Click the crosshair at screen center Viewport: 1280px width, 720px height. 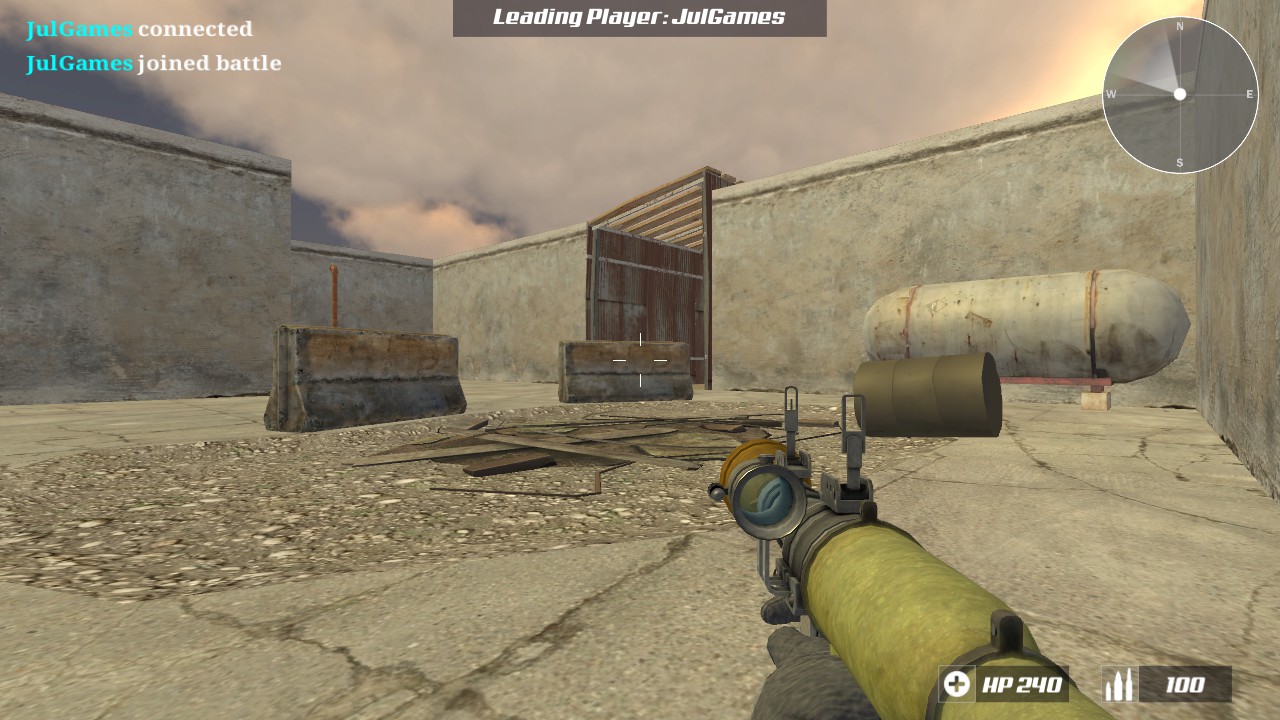click(x=640, y=360)
